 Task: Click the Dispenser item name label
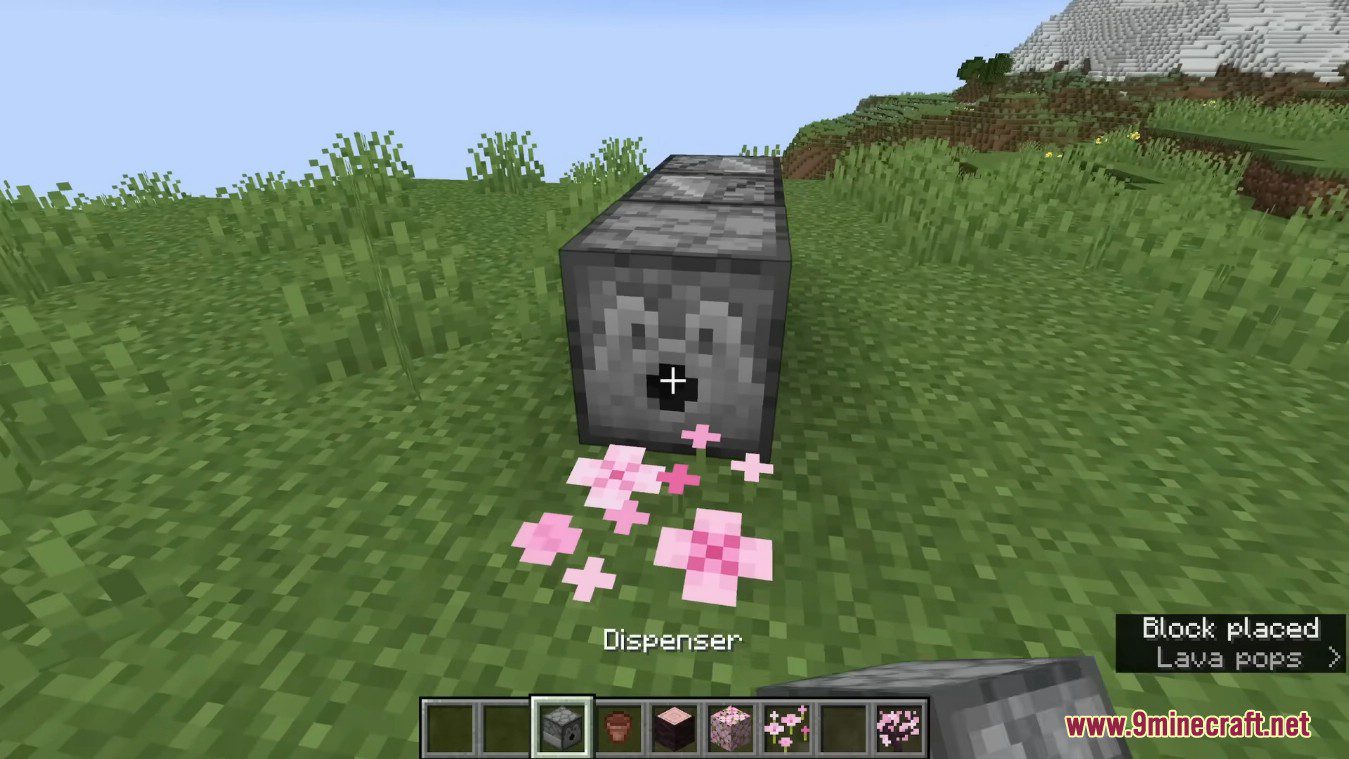click(672, 638)
